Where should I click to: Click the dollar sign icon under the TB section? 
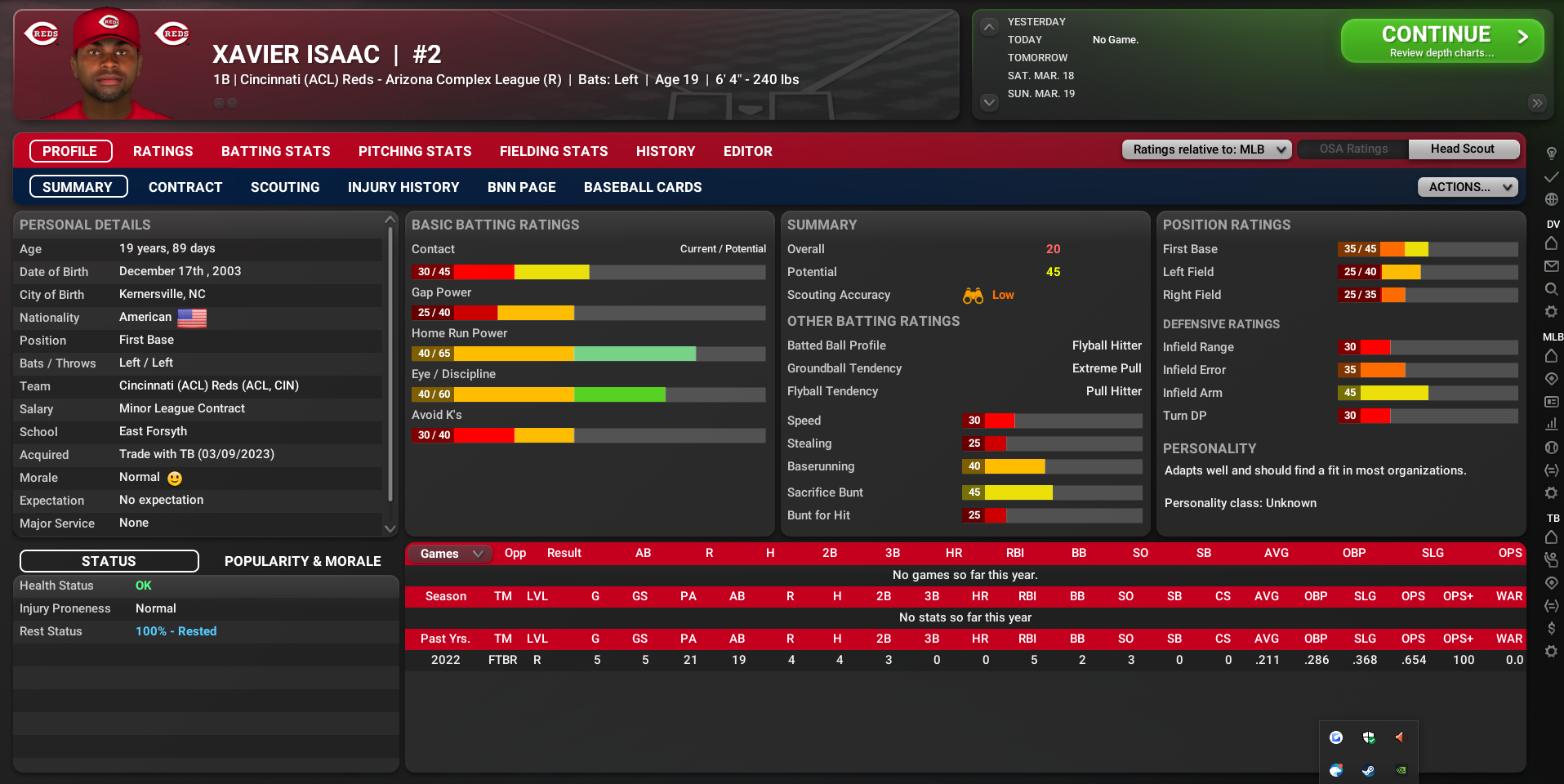coord(1551,628)
